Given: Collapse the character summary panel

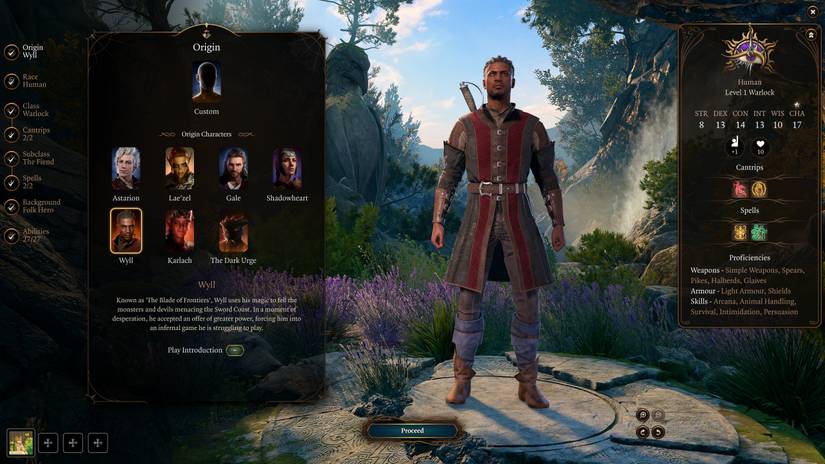Looking at the screenshot, I should (811, 34).
